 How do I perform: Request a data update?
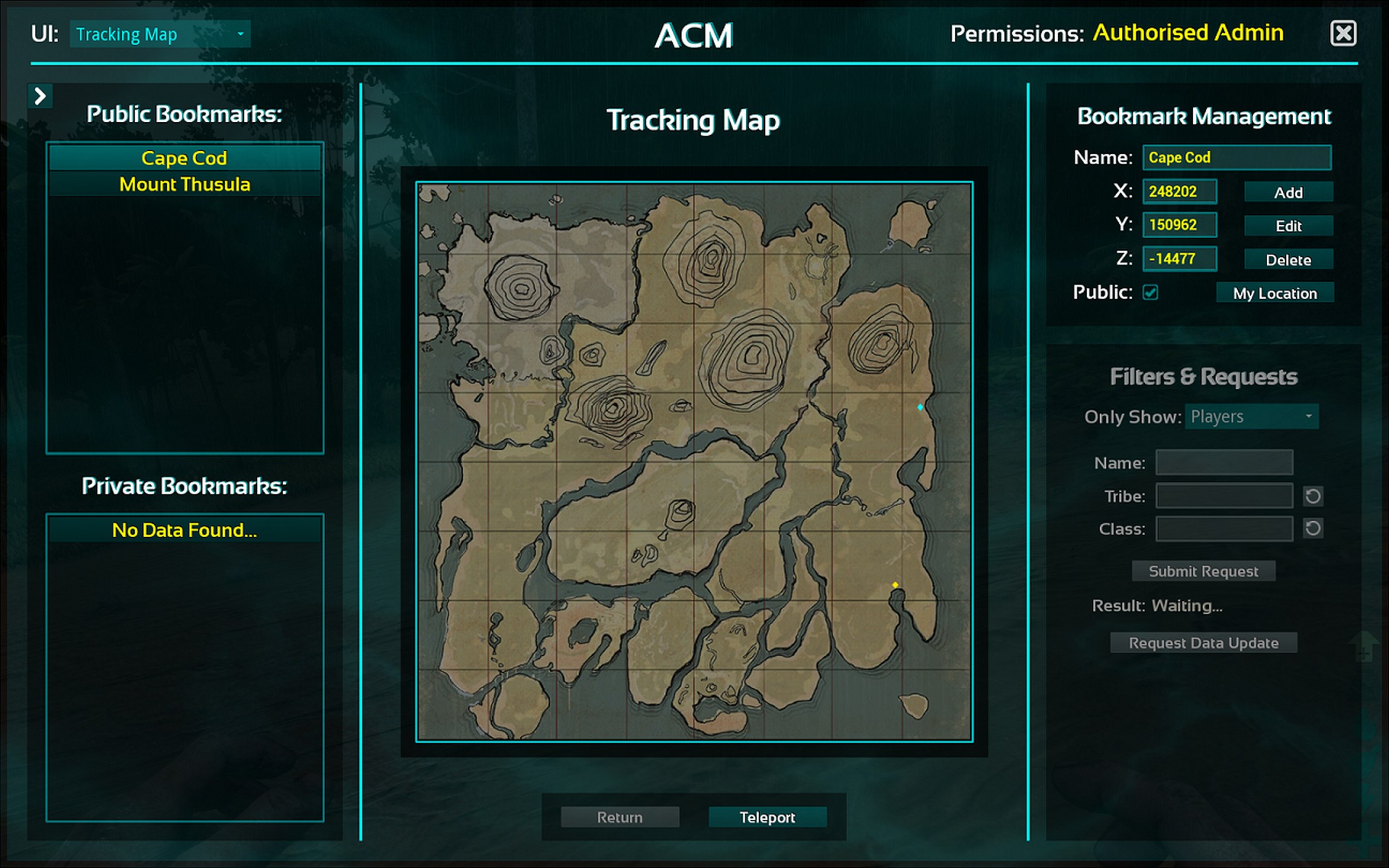pos(1203,643)
